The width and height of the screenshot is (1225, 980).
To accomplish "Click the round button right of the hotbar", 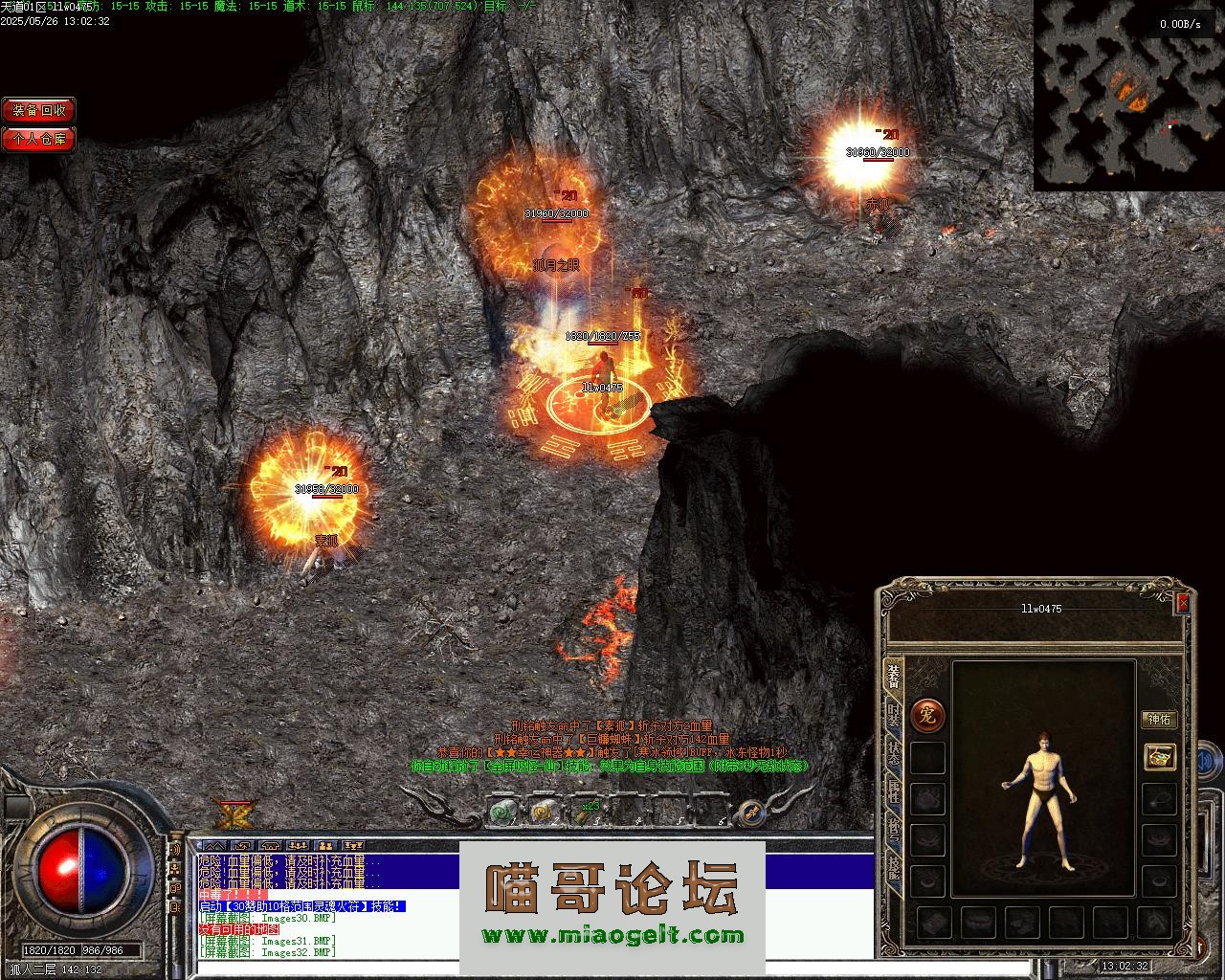I will tap(751, 813).
